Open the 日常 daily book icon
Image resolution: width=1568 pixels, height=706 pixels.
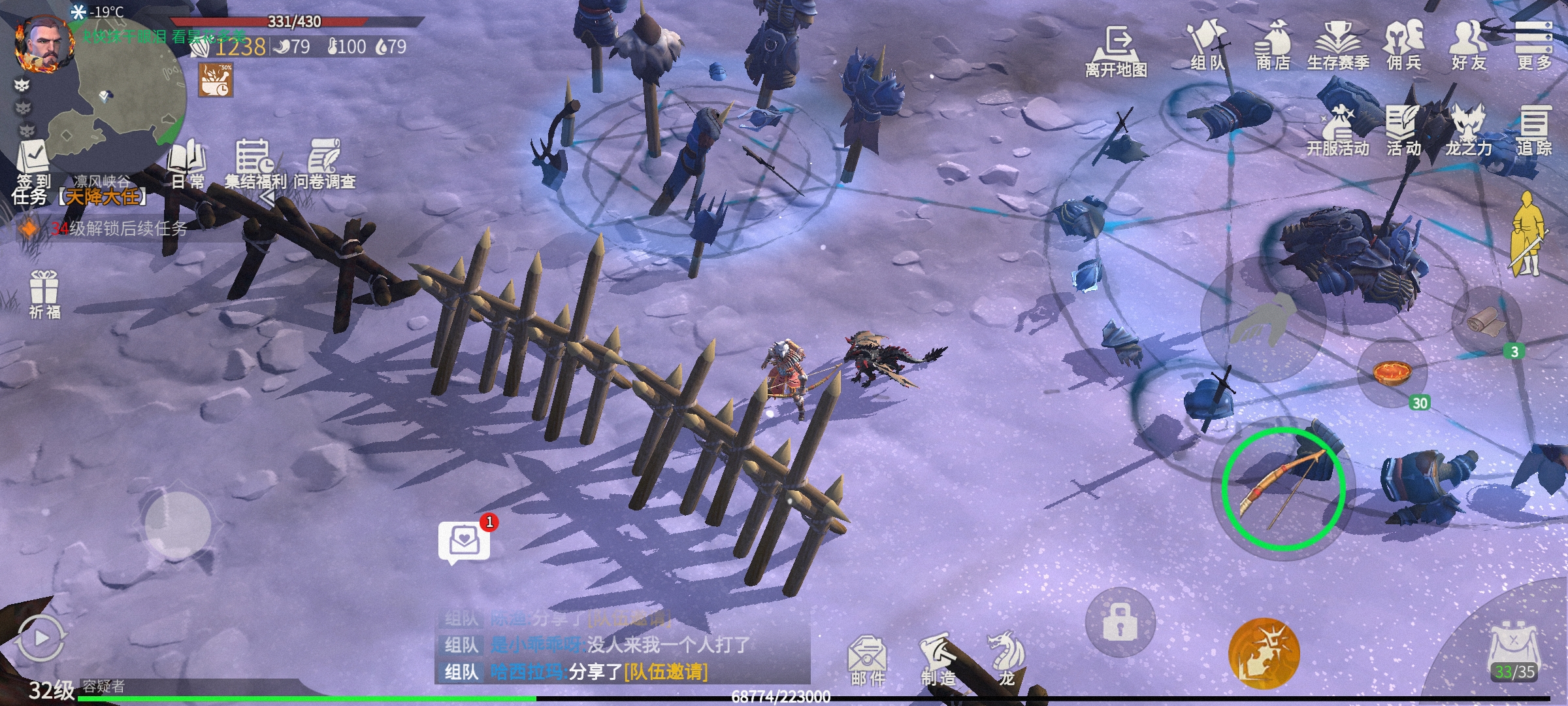(188, 163)
